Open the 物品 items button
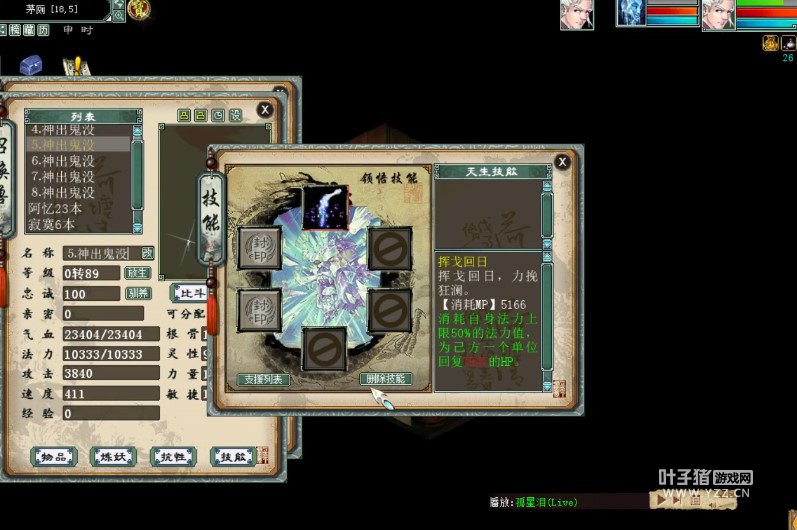 54,457
